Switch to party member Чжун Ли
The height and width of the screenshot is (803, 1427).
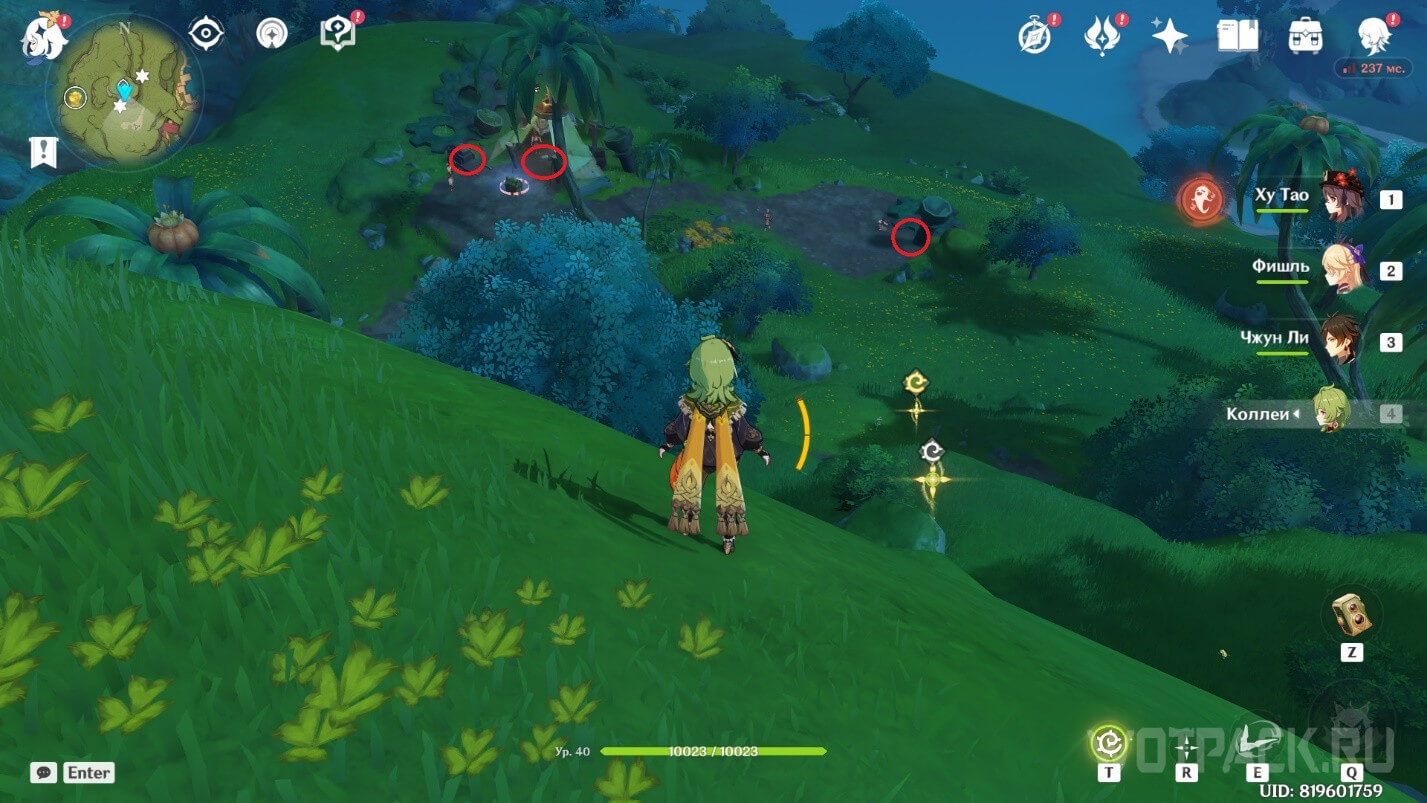[x=1340, y=340]
